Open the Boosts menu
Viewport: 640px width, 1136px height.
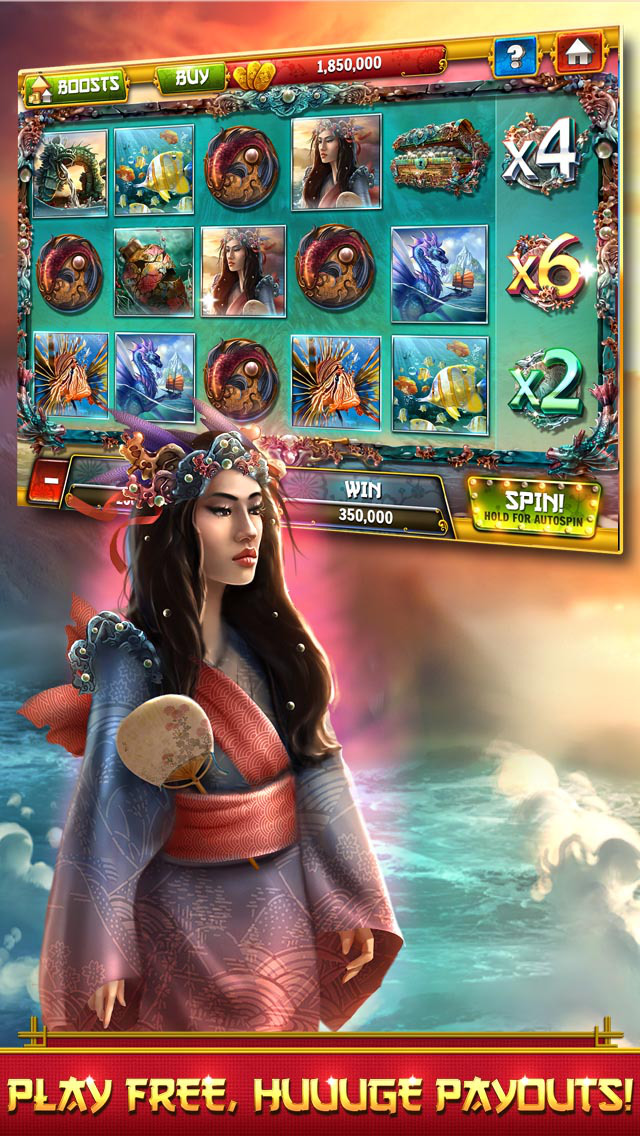pos(76,85)
